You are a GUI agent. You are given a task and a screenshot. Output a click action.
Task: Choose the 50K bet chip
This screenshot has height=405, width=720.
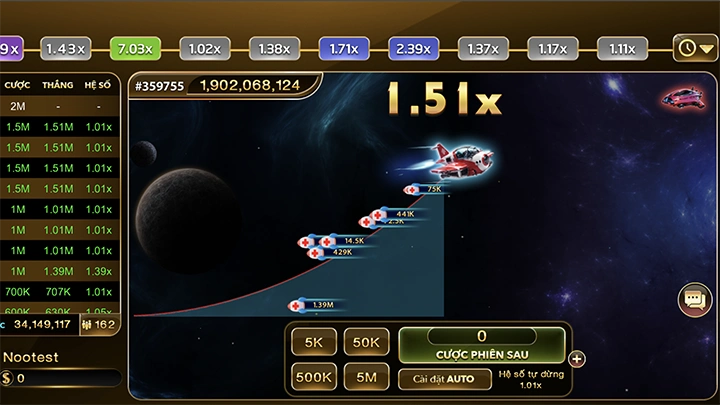tap(367, 342)
